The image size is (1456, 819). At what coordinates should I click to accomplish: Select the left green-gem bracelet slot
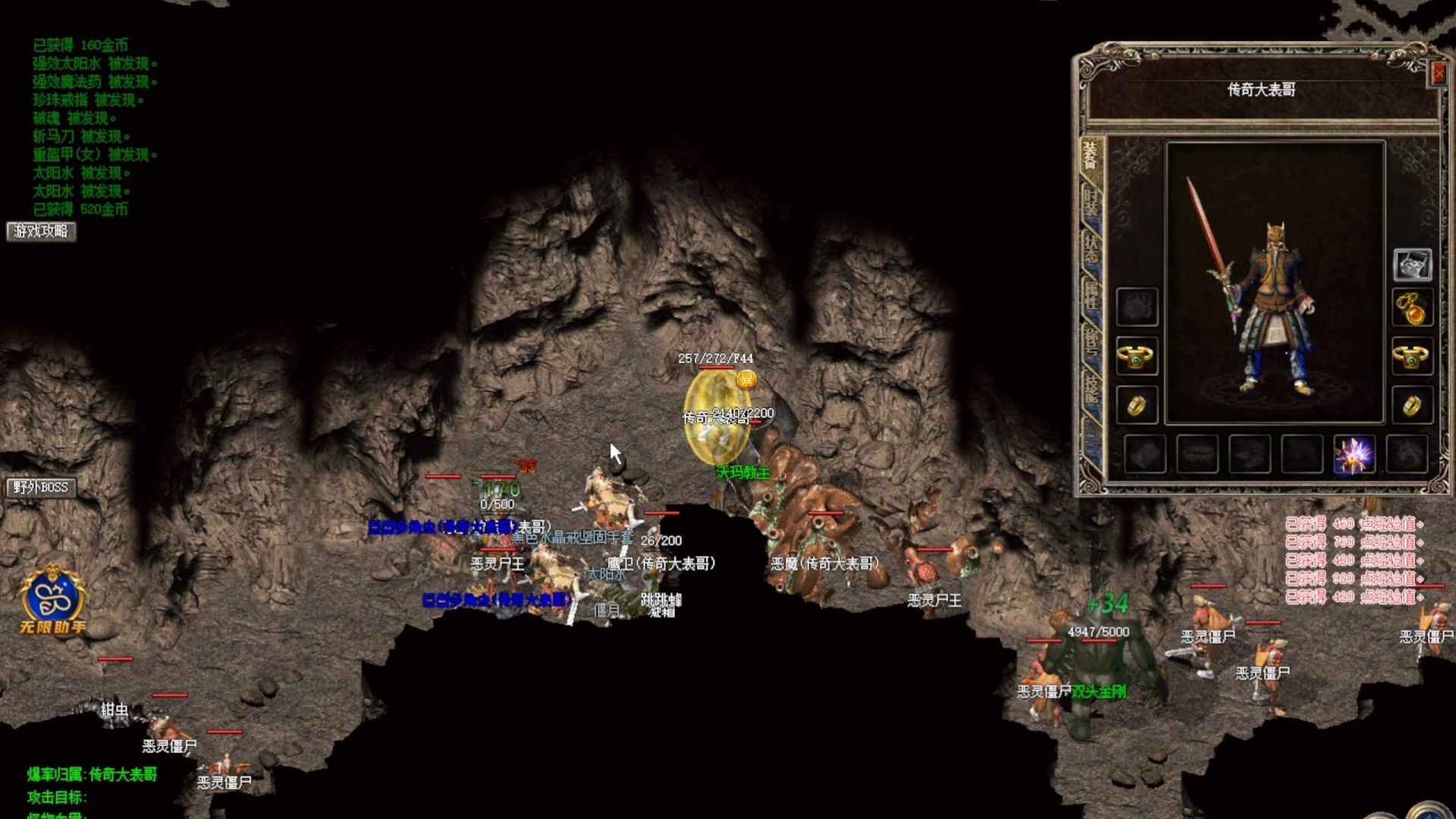(x=1136, y=356)
